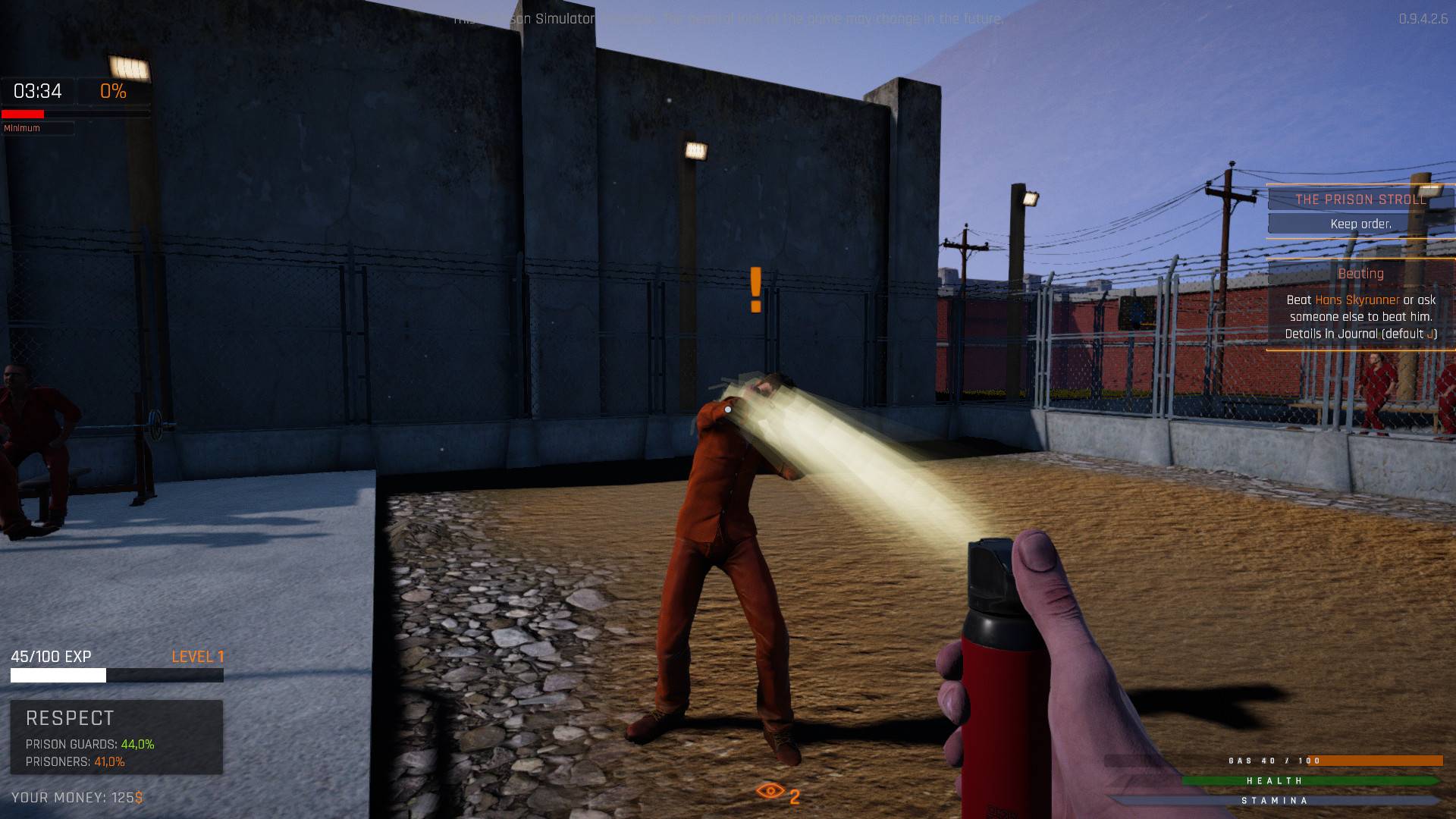Click the GAS 40/100 ammo indicator

1274,759
